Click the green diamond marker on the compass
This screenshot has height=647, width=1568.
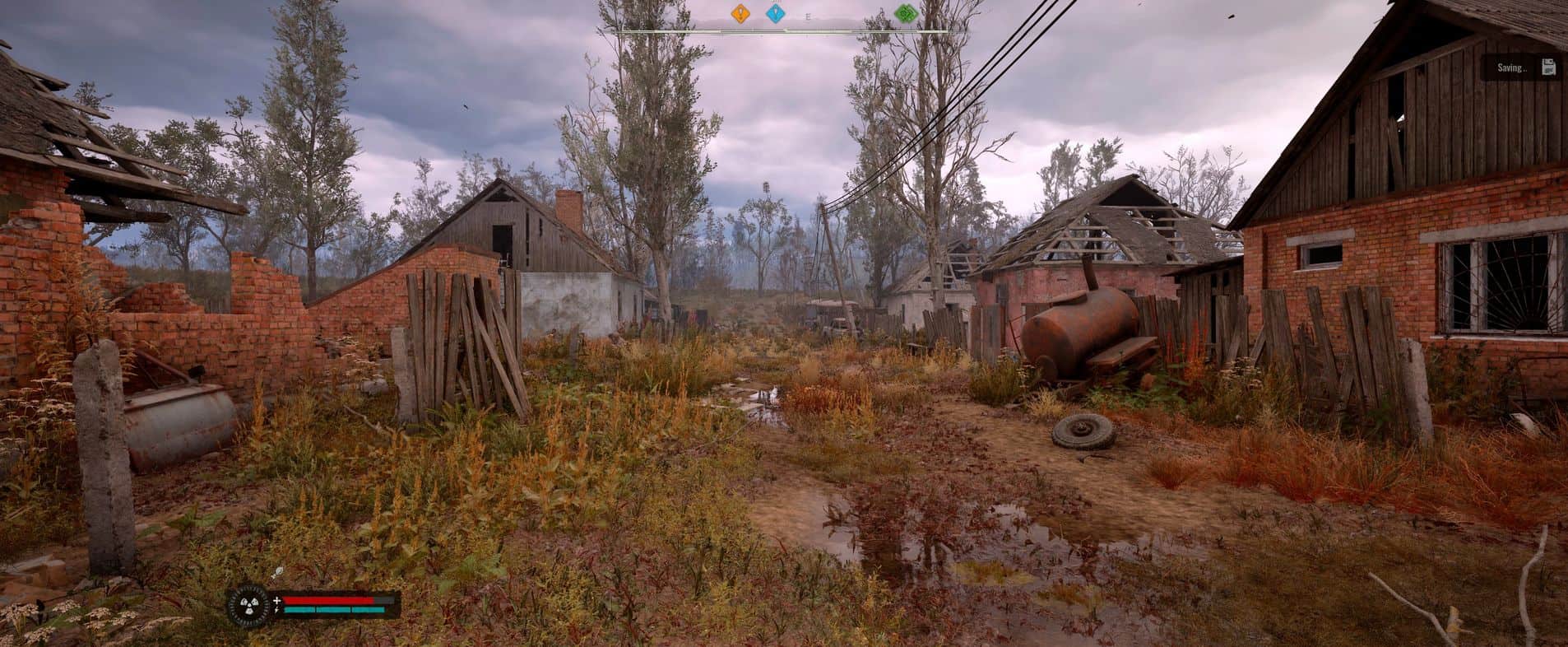click(906, 14)
